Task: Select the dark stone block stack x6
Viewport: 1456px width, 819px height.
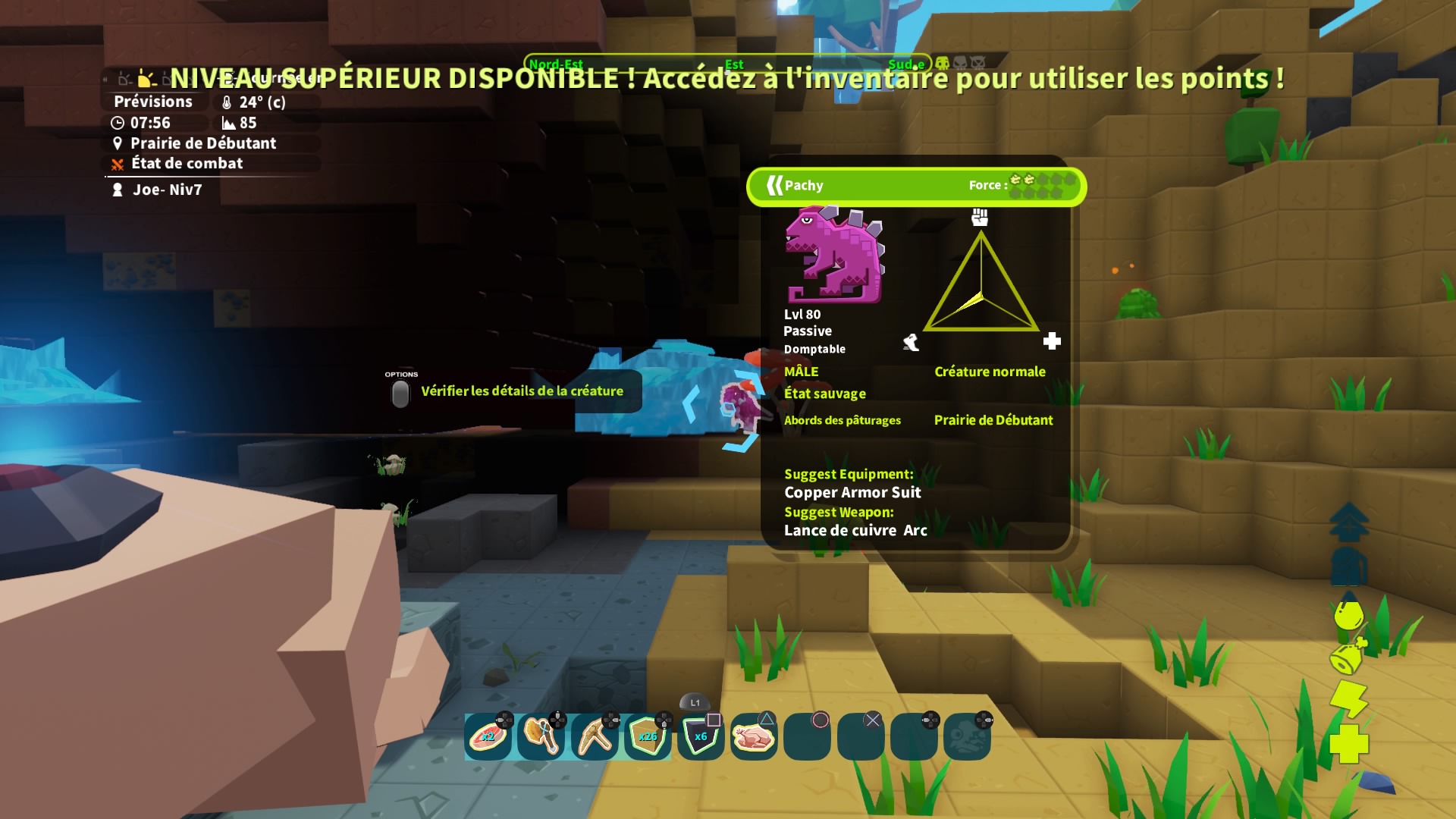Action: coord(701,736)
